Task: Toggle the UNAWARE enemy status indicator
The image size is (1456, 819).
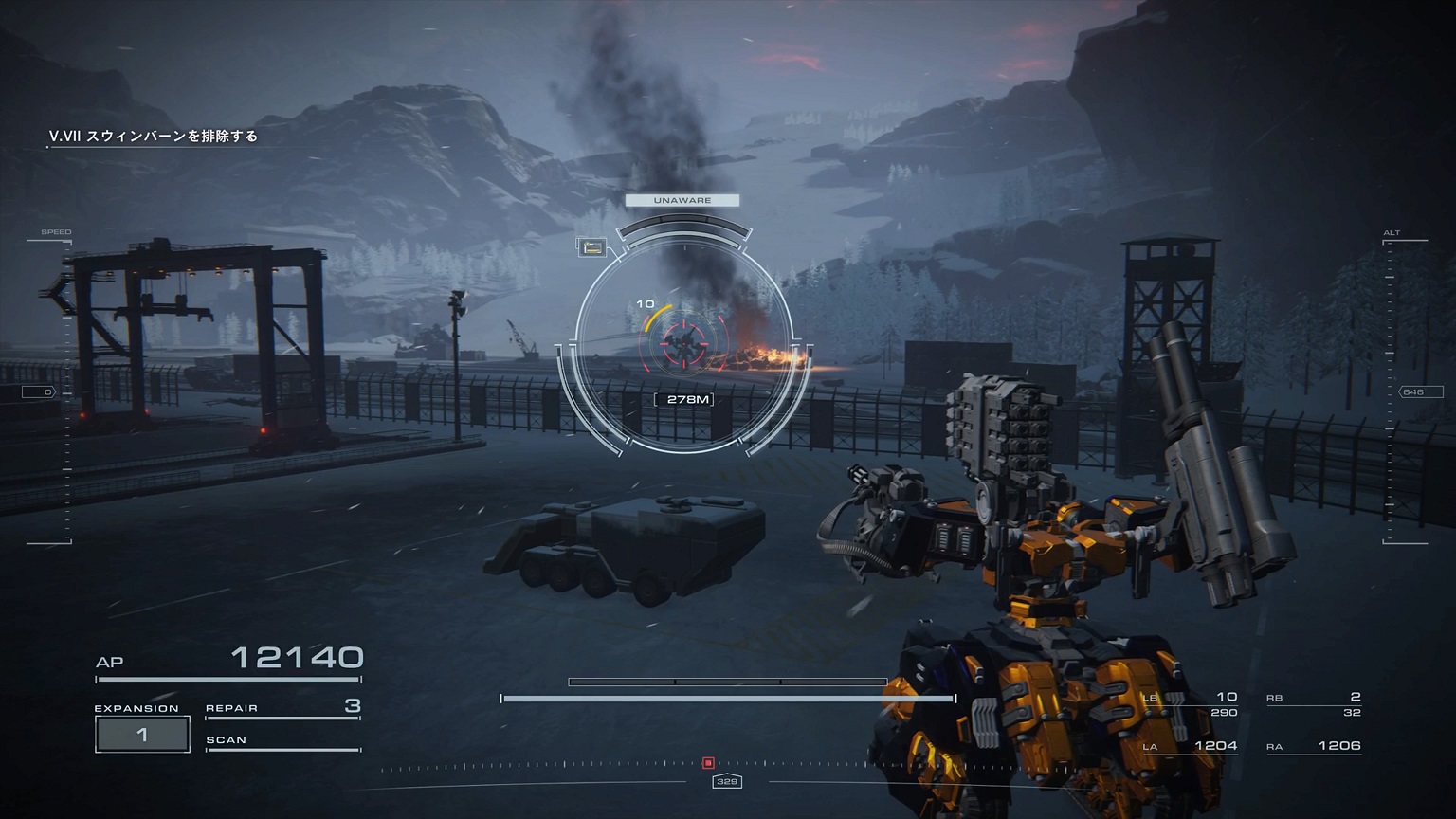Action: pos(681,200)
